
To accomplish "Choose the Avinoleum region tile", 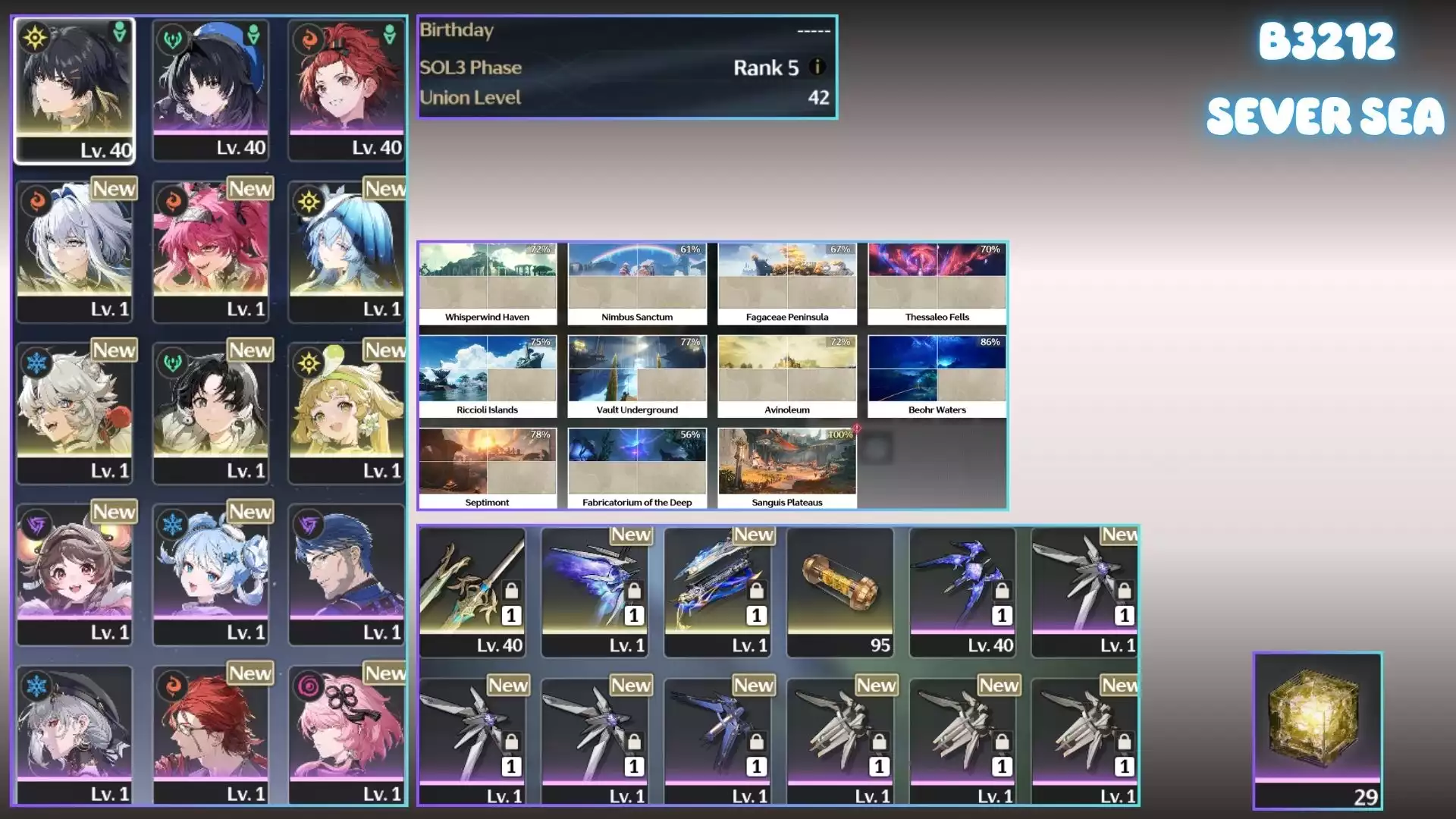I will (786, 376).
